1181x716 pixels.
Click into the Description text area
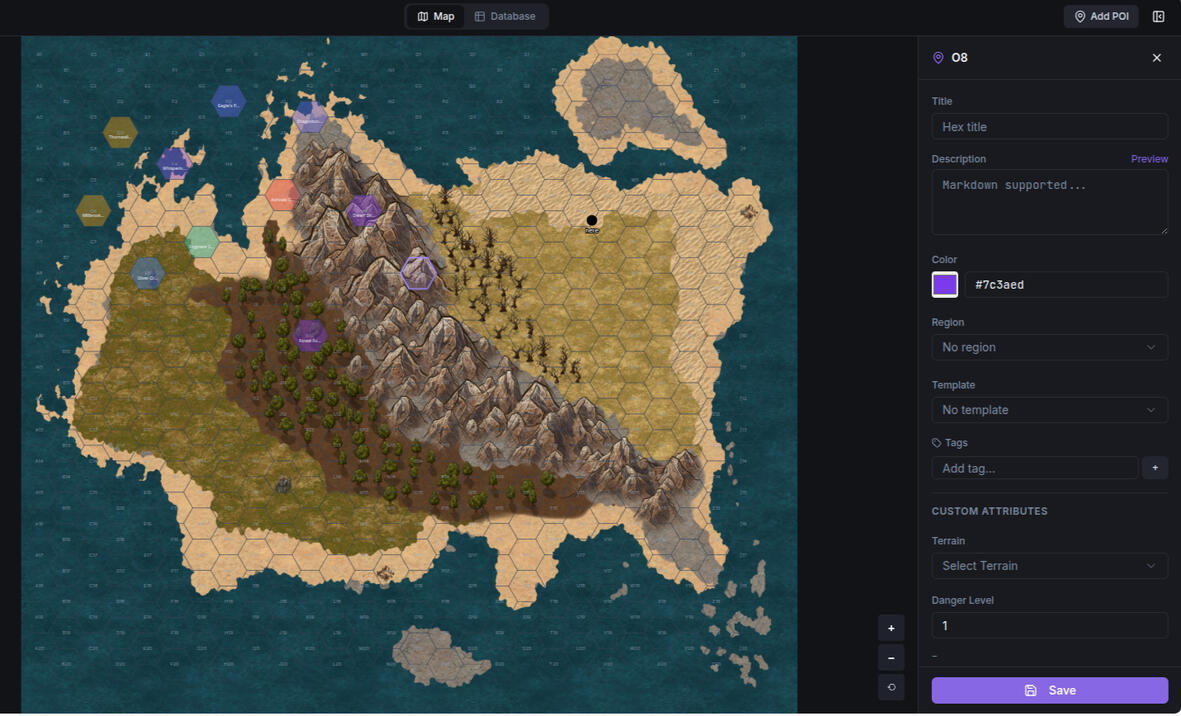tap(1049, 202)
